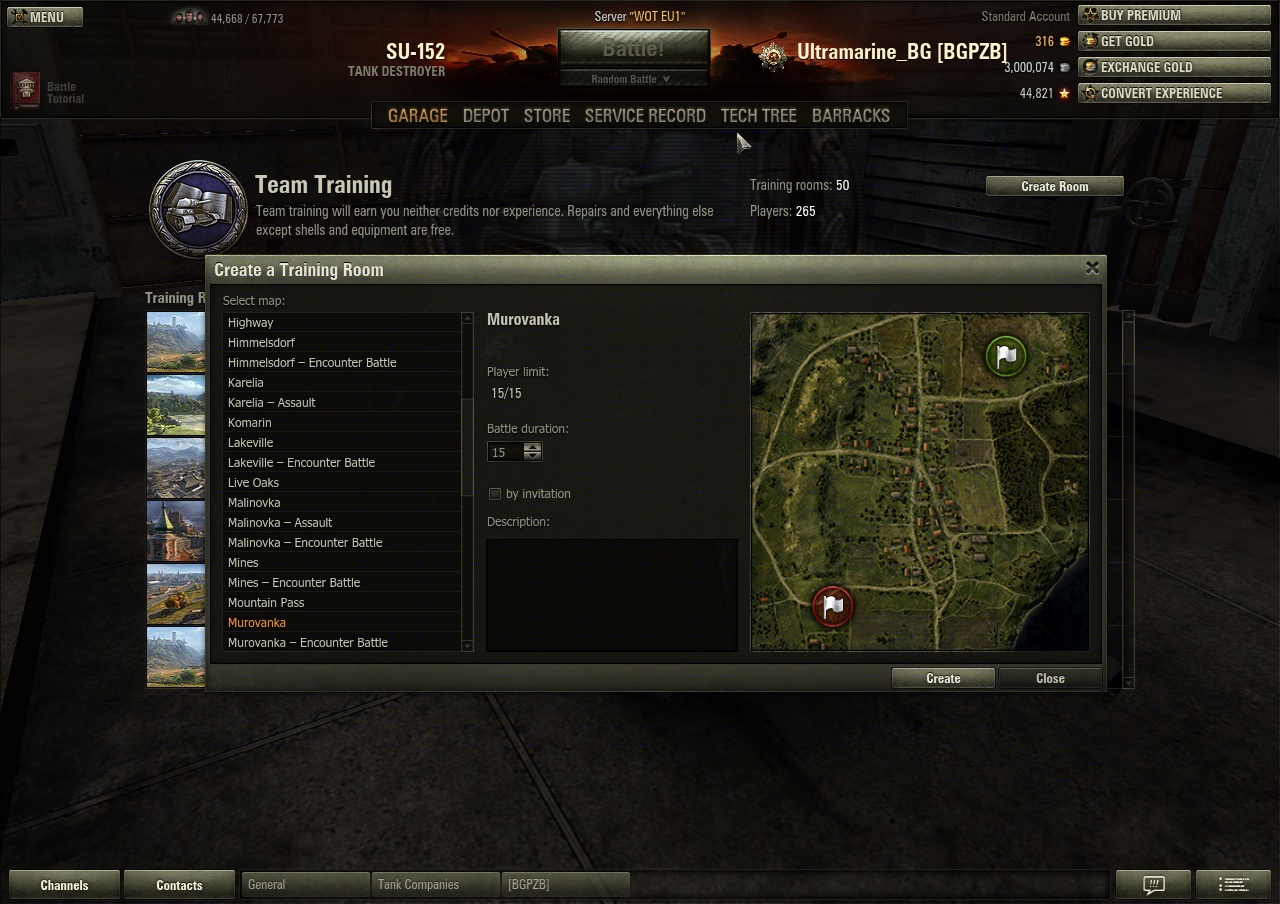This screenshot has height=904, width=1280.
Task: Pick Himmelsdorf – Encounter Battle from the map list
Action: pyautogui.click(x=312, y=363)
